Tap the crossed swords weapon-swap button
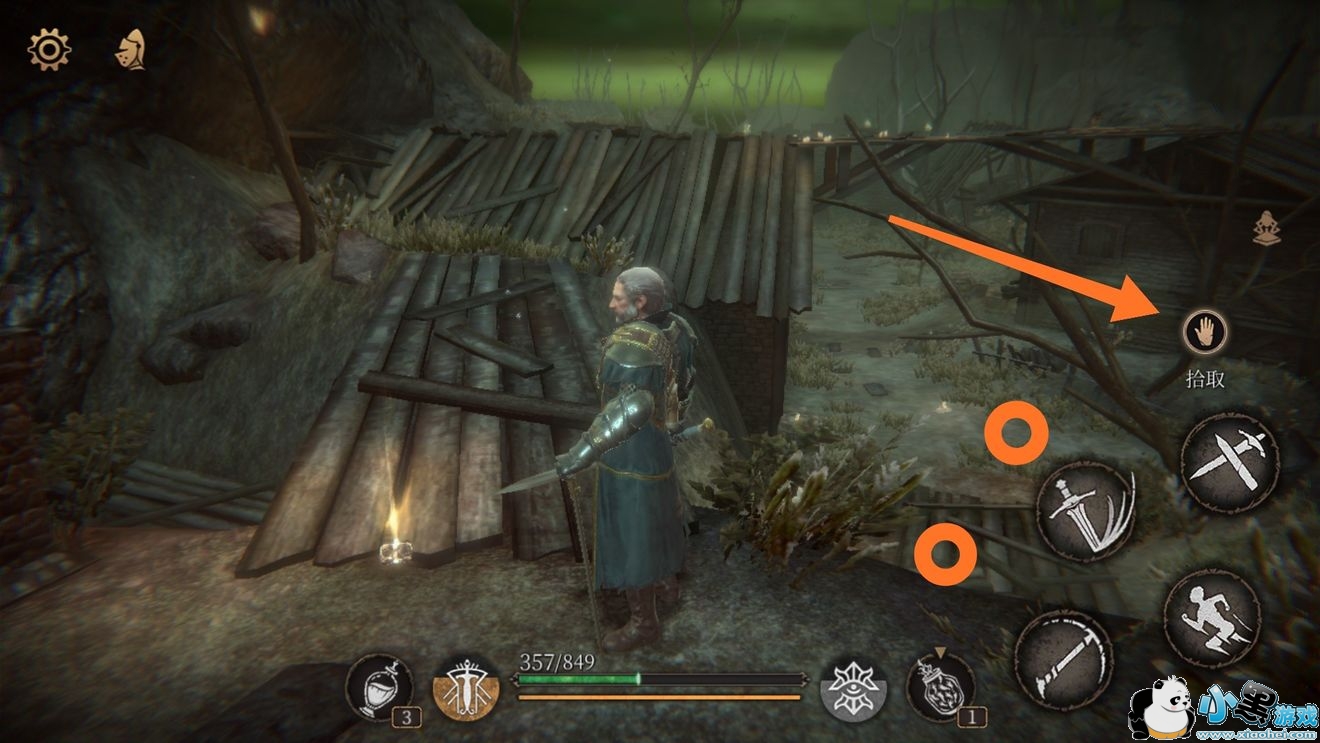Image resolution: width=1320 pixels, height=743 pixels. 1229,462
